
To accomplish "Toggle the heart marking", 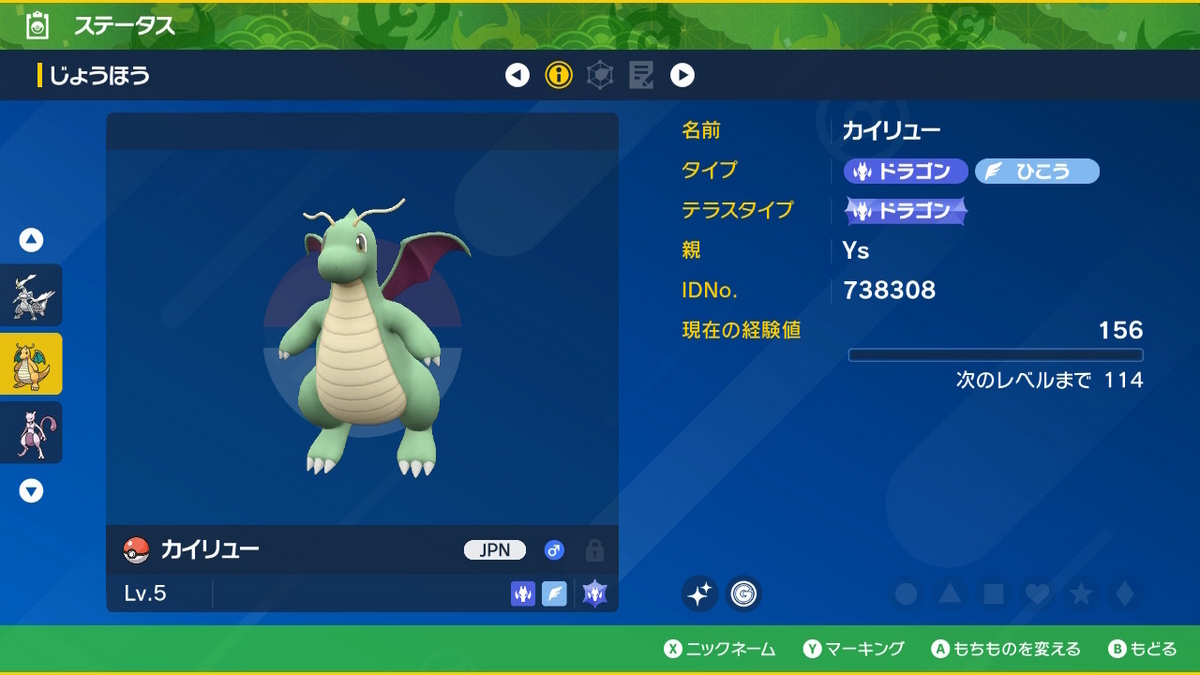I will (1037, 594).
